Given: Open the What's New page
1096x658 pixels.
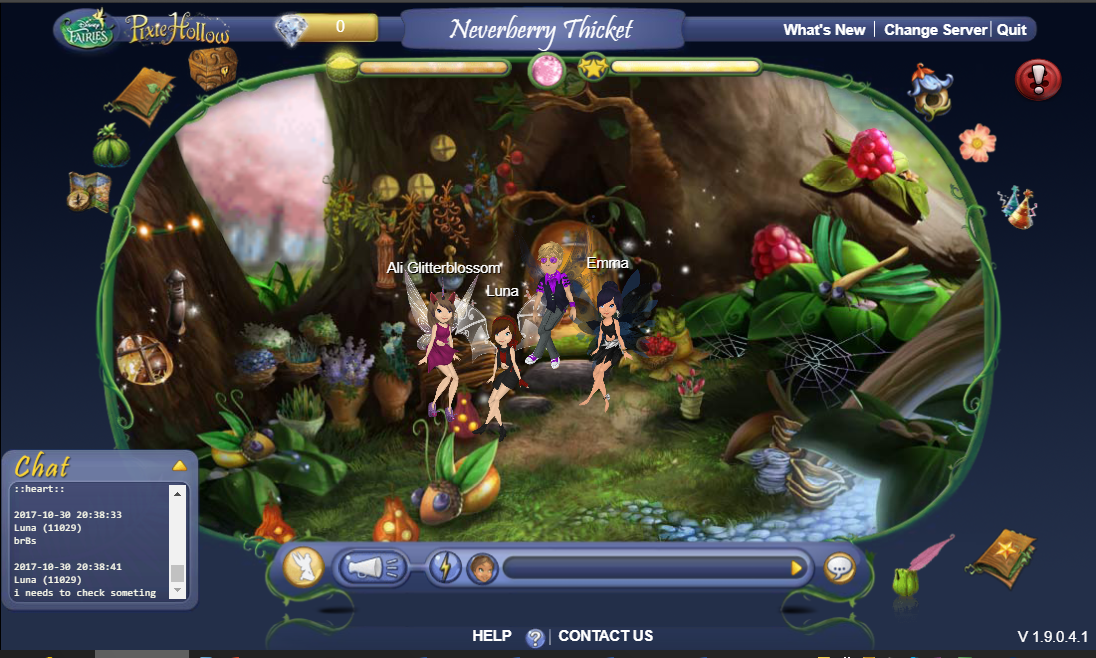Looking at the screenshot, I should point(824,30).
